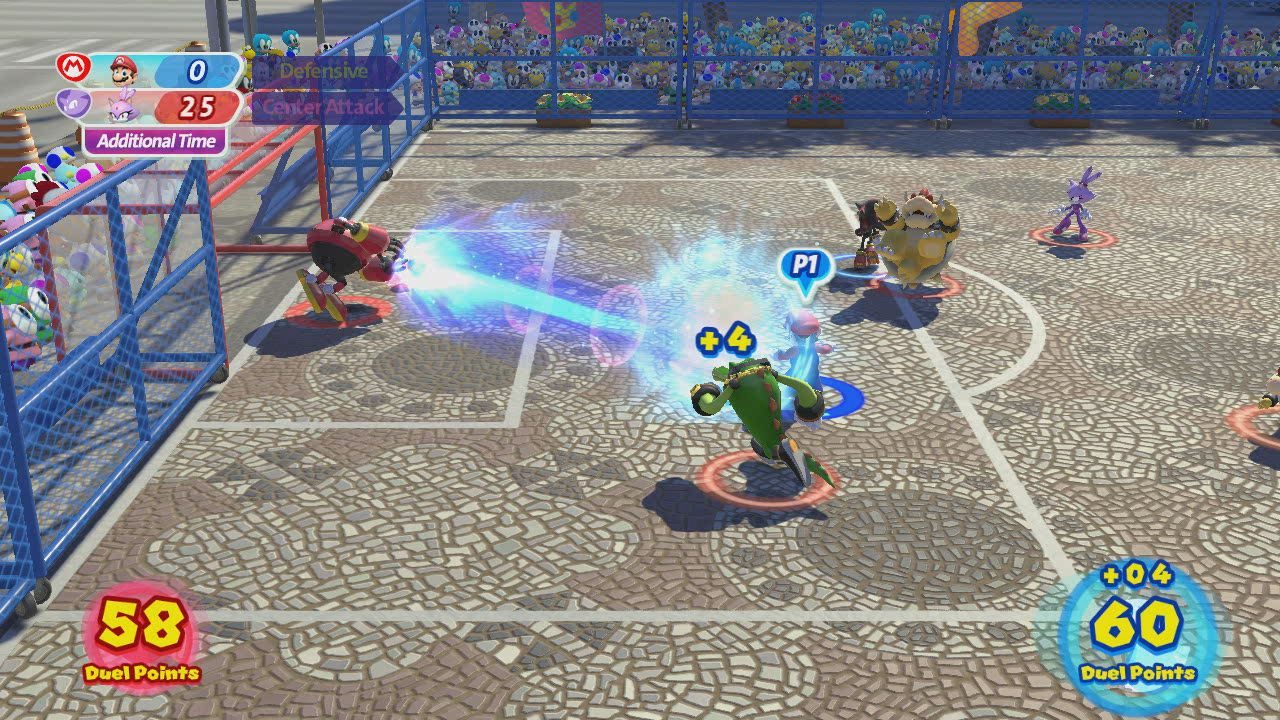Select the Espio team icon
The image size is (1280, 720).
[x=72, y=106]
